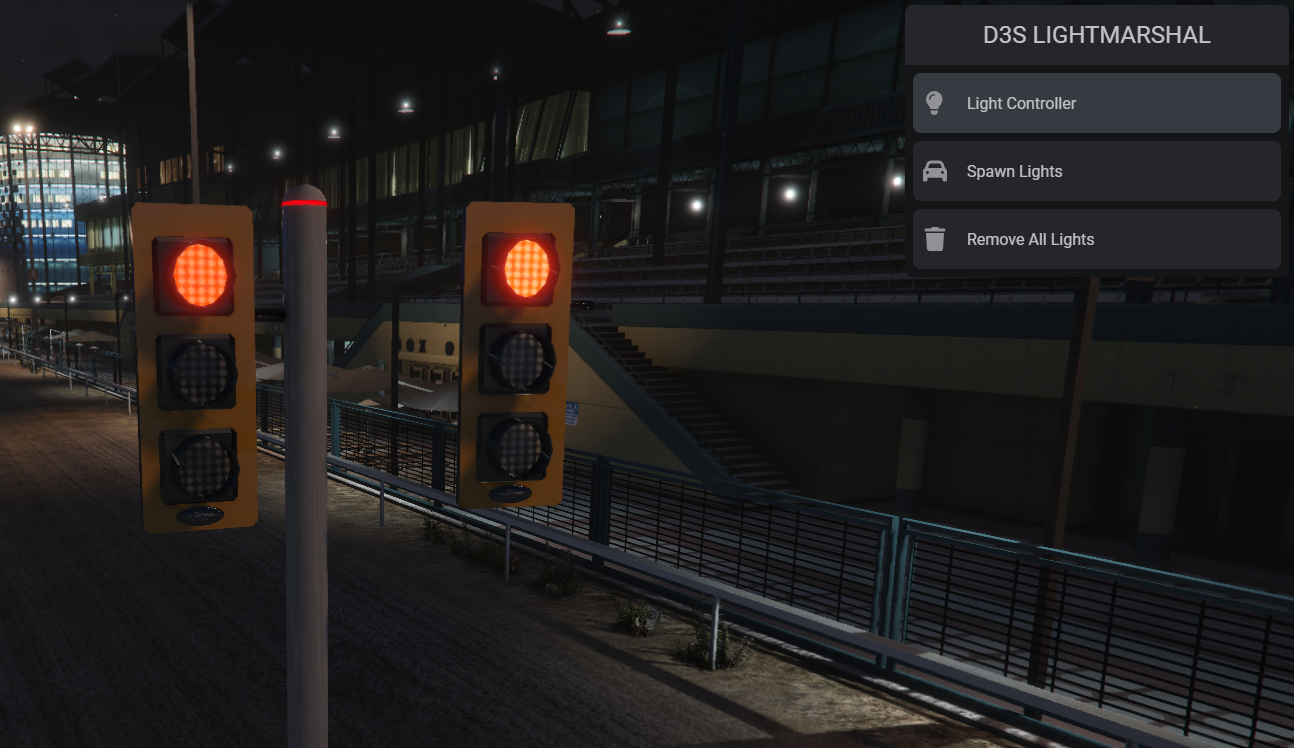Click the trash can icon on Remove All Lights
Image resolution: width=1294 pixels, height=748 pixels.
[x=936, y=239]
